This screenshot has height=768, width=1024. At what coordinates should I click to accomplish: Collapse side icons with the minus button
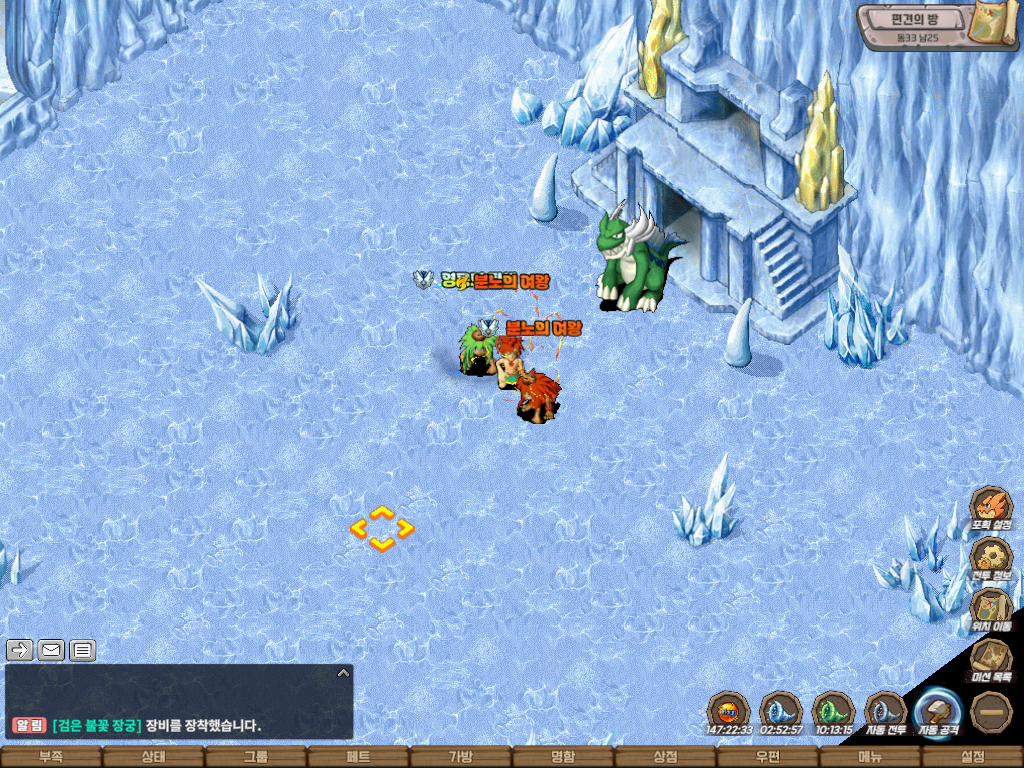pyautogui.click(x=991, y=712)
